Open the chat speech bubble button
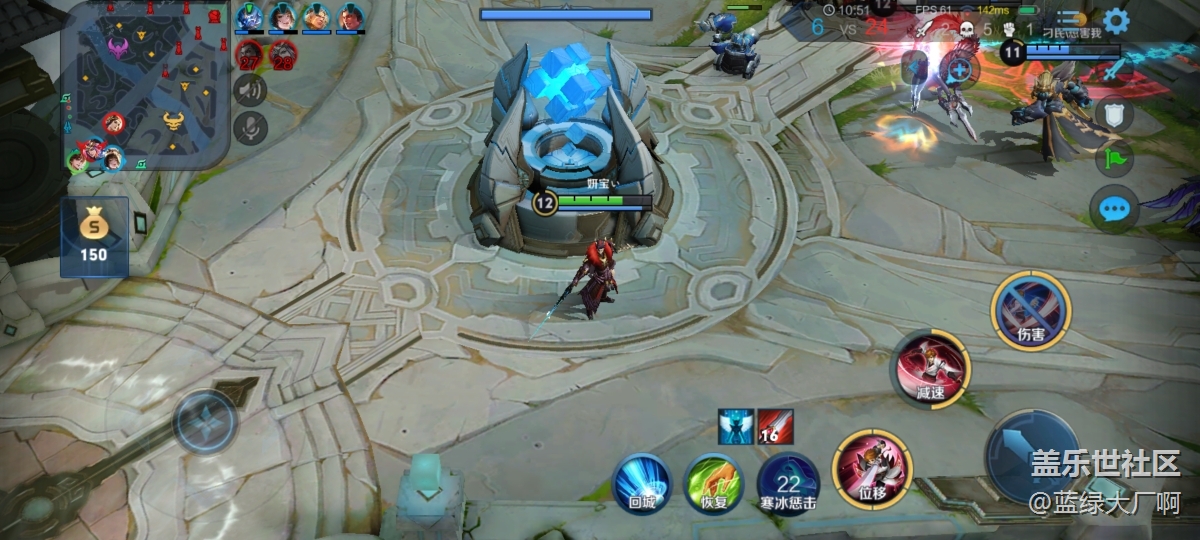 [1114, 209]
